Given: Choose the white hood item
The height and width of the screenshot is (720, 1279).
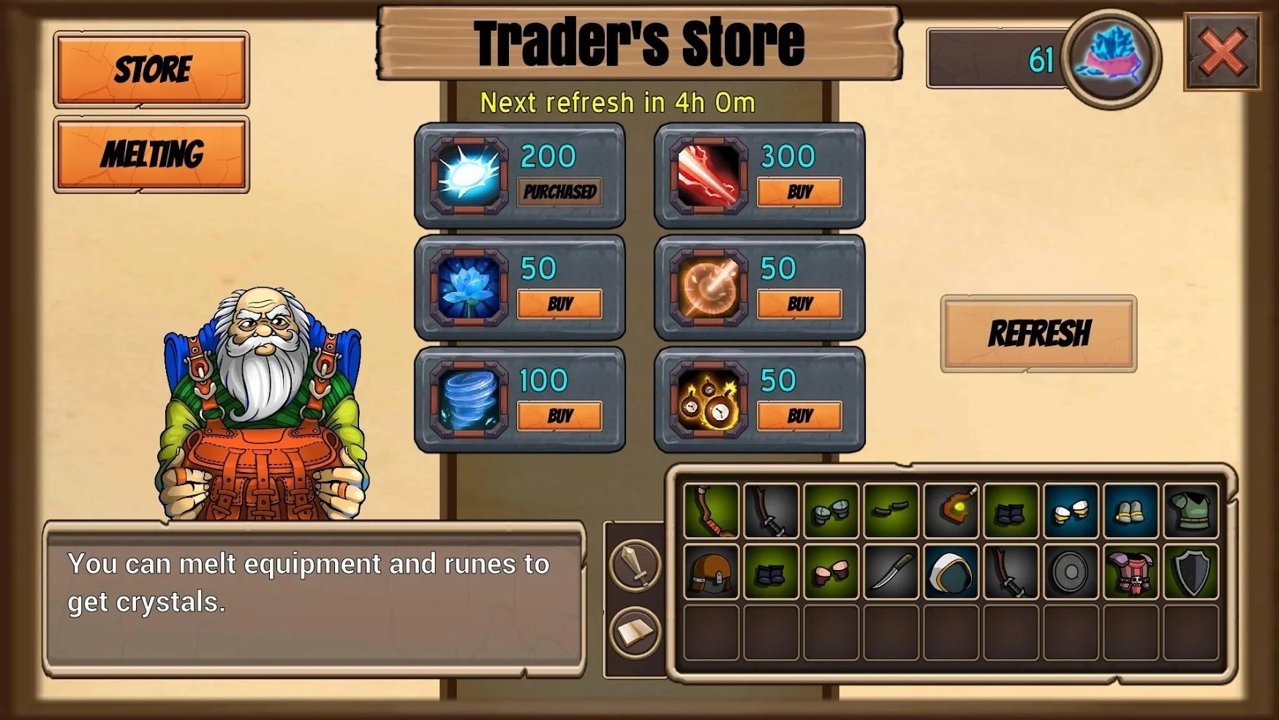Looking at the screenshot, I should tap(951, 571).
